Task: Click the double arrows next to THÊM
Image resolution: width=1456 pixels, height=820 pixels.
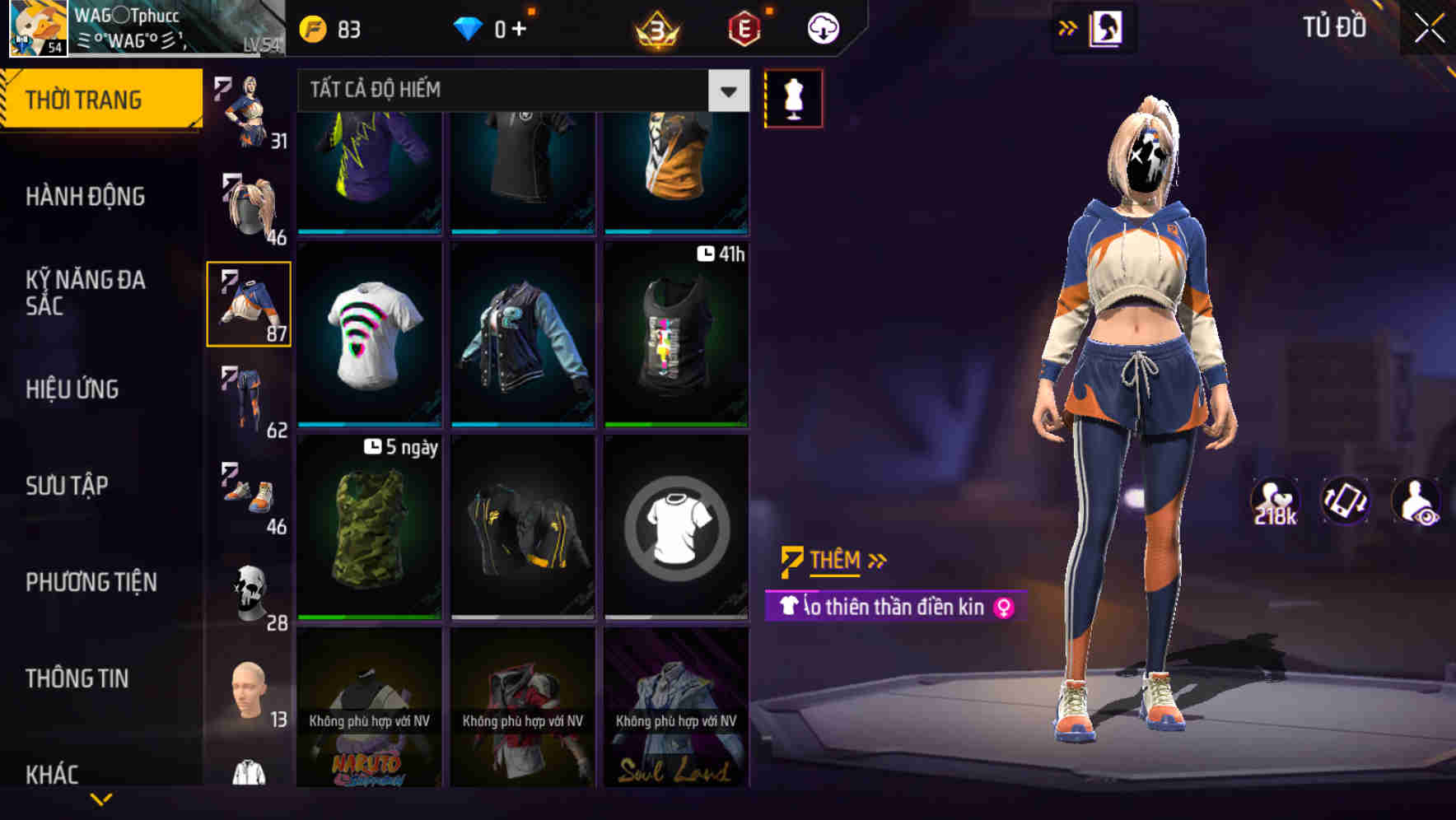Action: [875, 561]
